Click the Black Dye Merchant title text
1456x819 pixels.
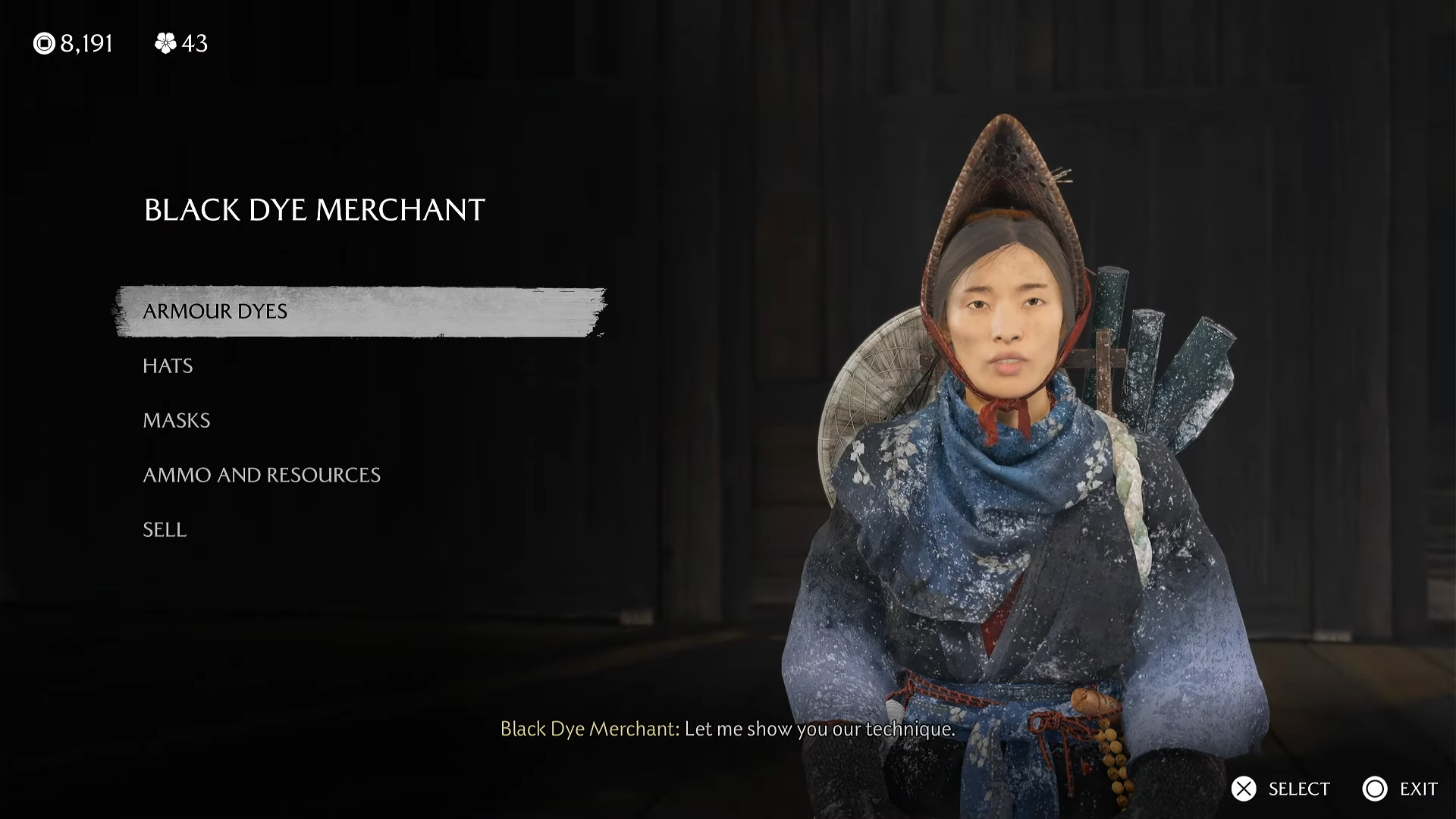point(312,211)
